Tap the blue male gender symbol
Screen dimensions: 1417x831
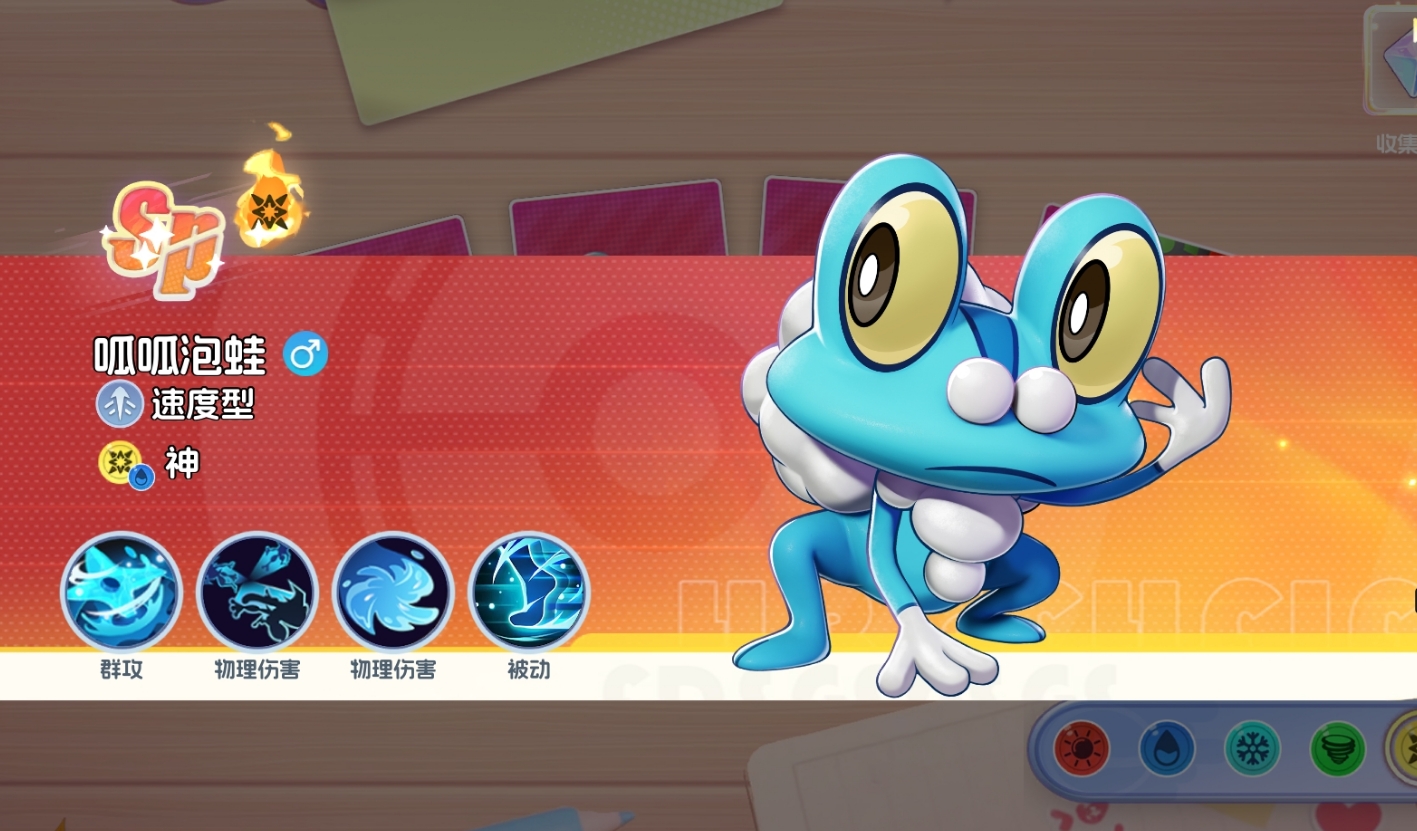pos(305,355)
